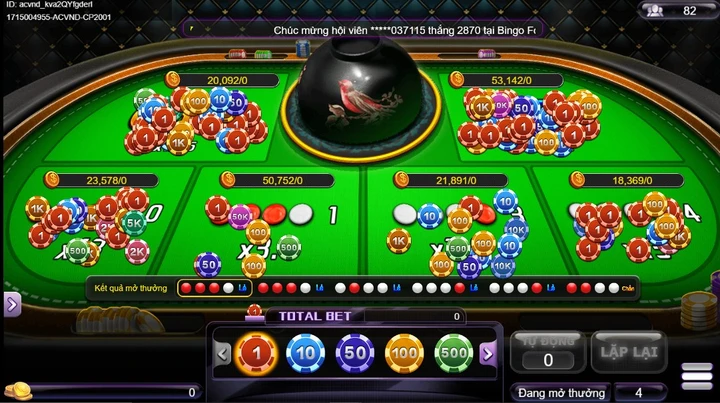Select the red 1 betting chip
This screenshot has height=403, width=720.
(256, 354)
